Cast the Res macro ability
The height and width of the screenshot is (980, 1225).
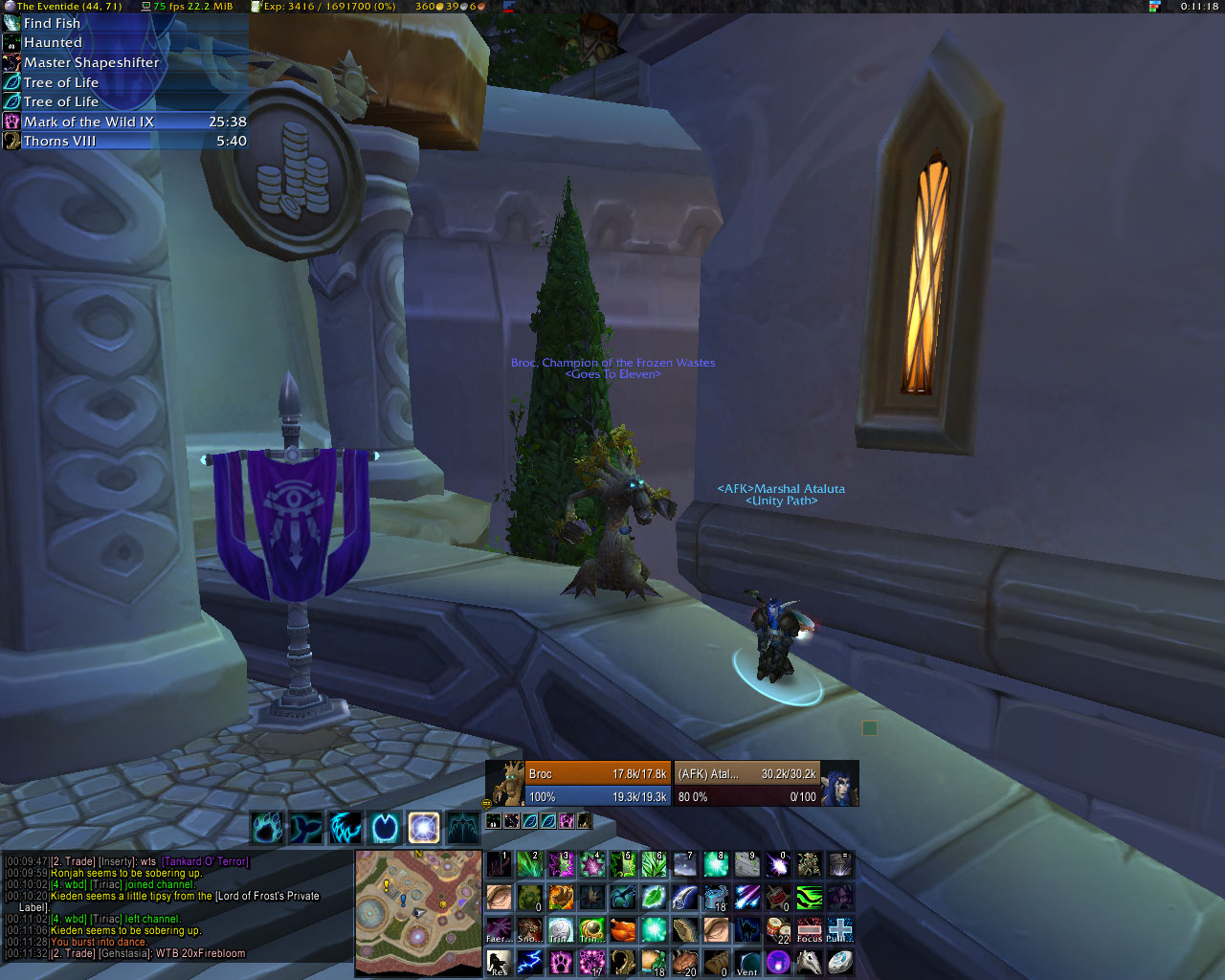click(499, 961)
